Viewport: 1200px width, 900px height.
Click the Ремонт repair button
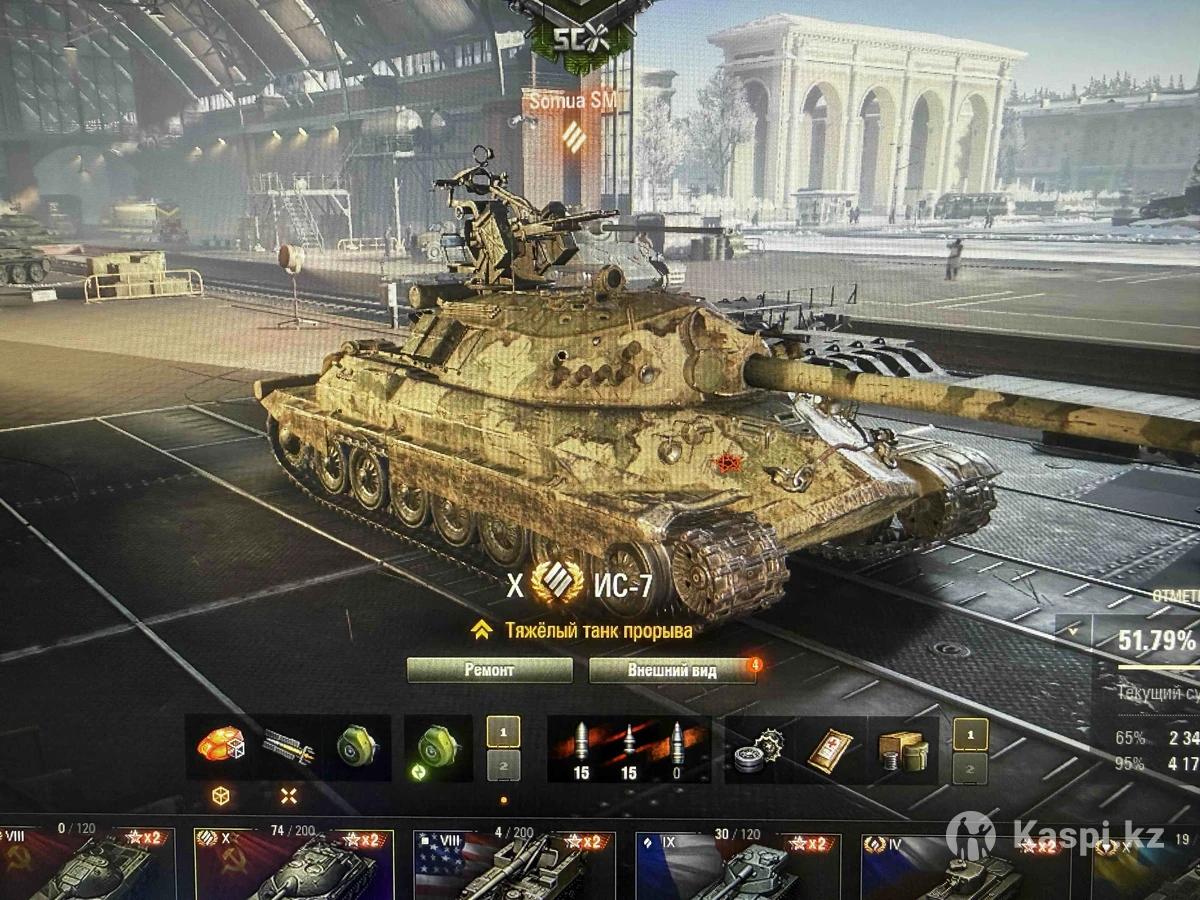coord(490,670)
